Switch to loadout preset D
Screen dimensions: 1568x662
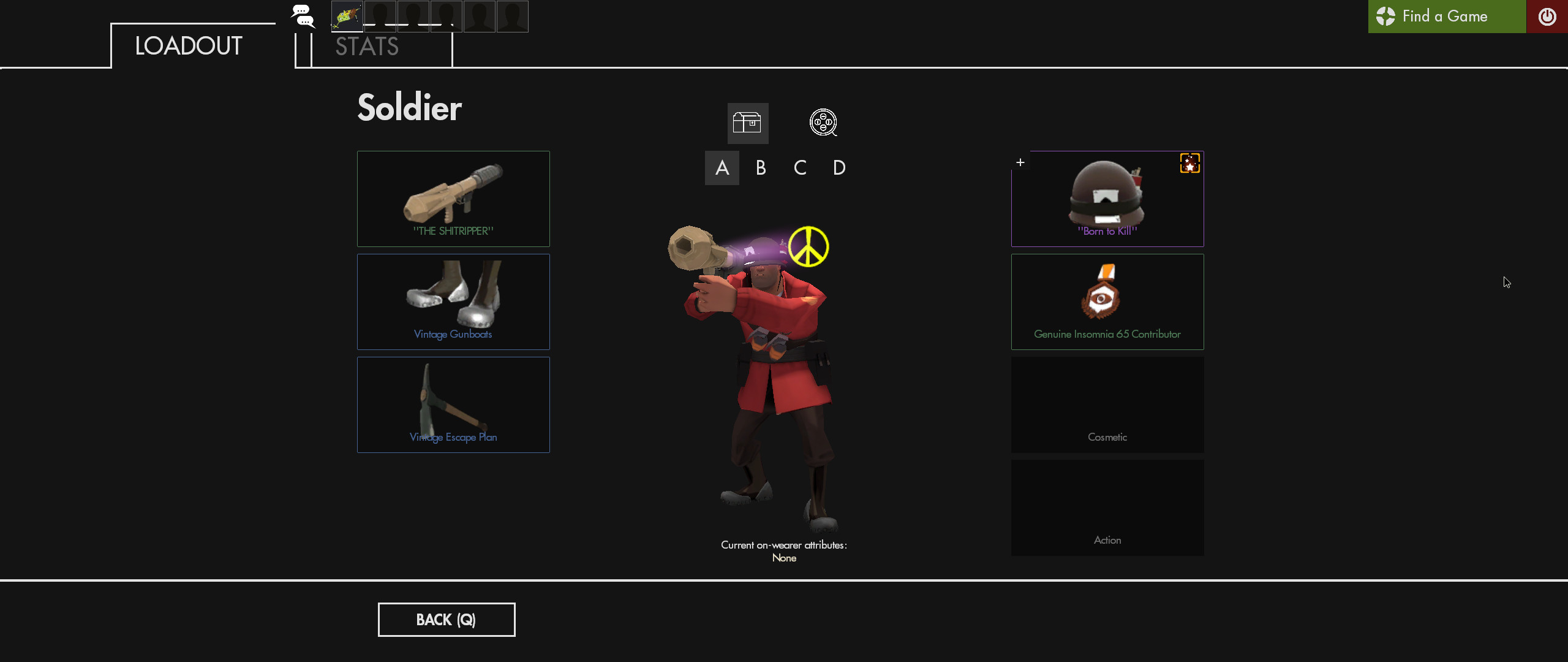coord(839,167)
